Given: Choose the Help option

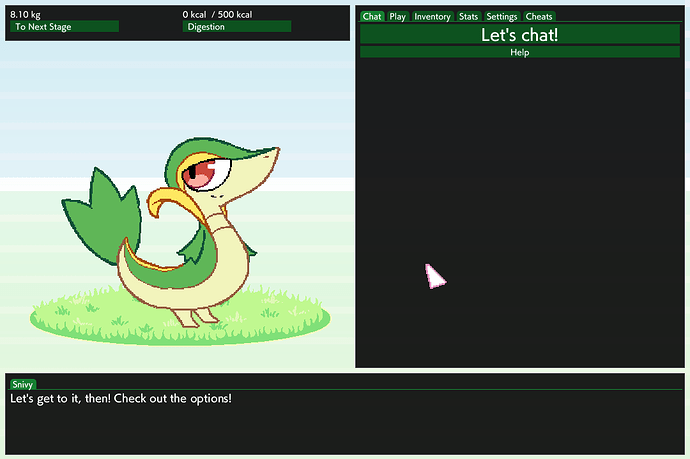Looking at the screenshot, I should (x=519, y=52).
